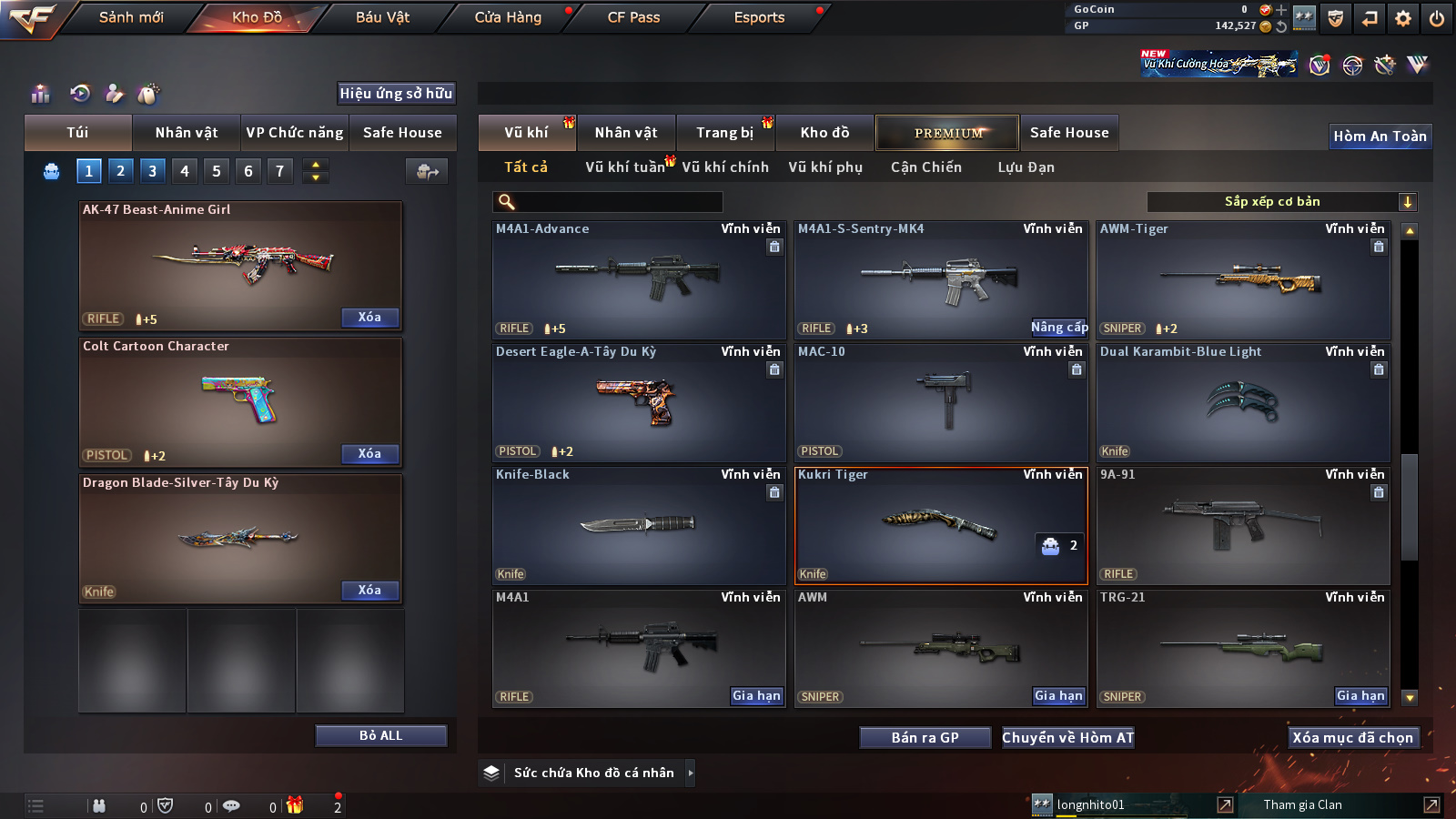Select the Nhân vật bag tab
This screenshot has width=1456, height=819.
(187, 133)
